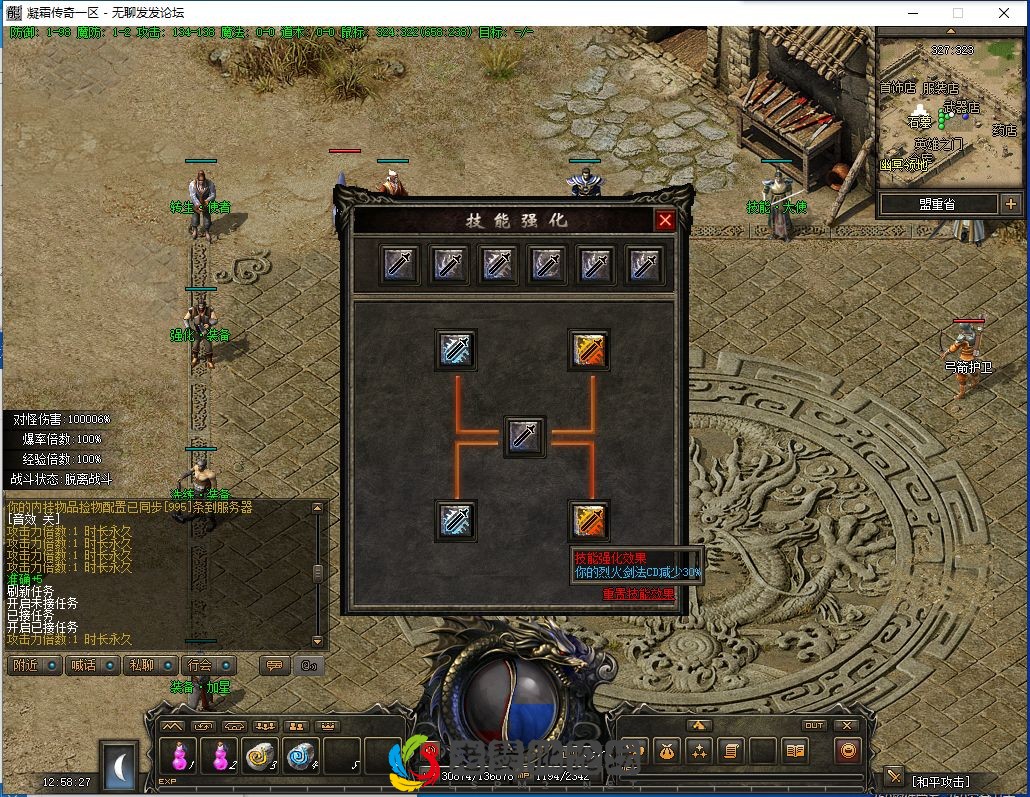Click the 盟重省 map name label

pos(937,204)
